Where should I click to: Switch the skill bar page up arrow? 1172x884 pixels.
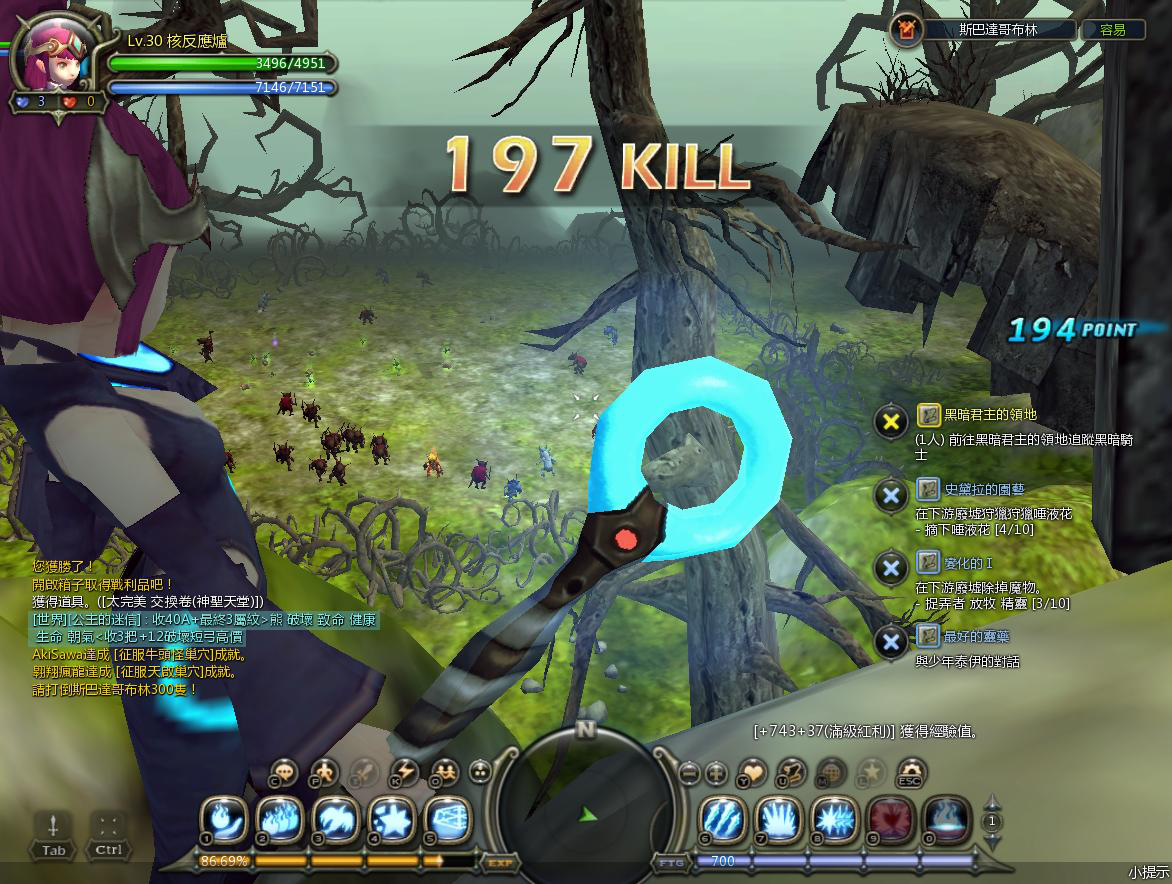[992, 801]
